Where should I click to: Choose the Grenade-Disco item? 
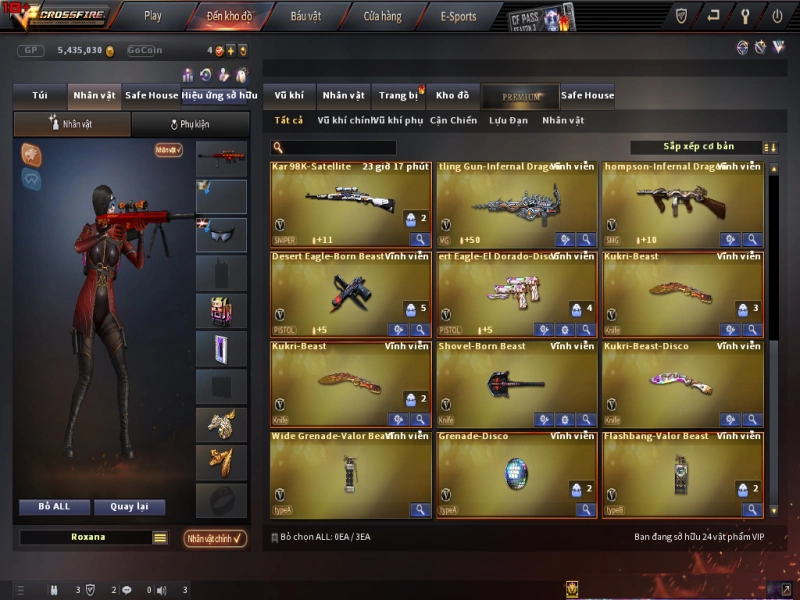click(517, 474)
